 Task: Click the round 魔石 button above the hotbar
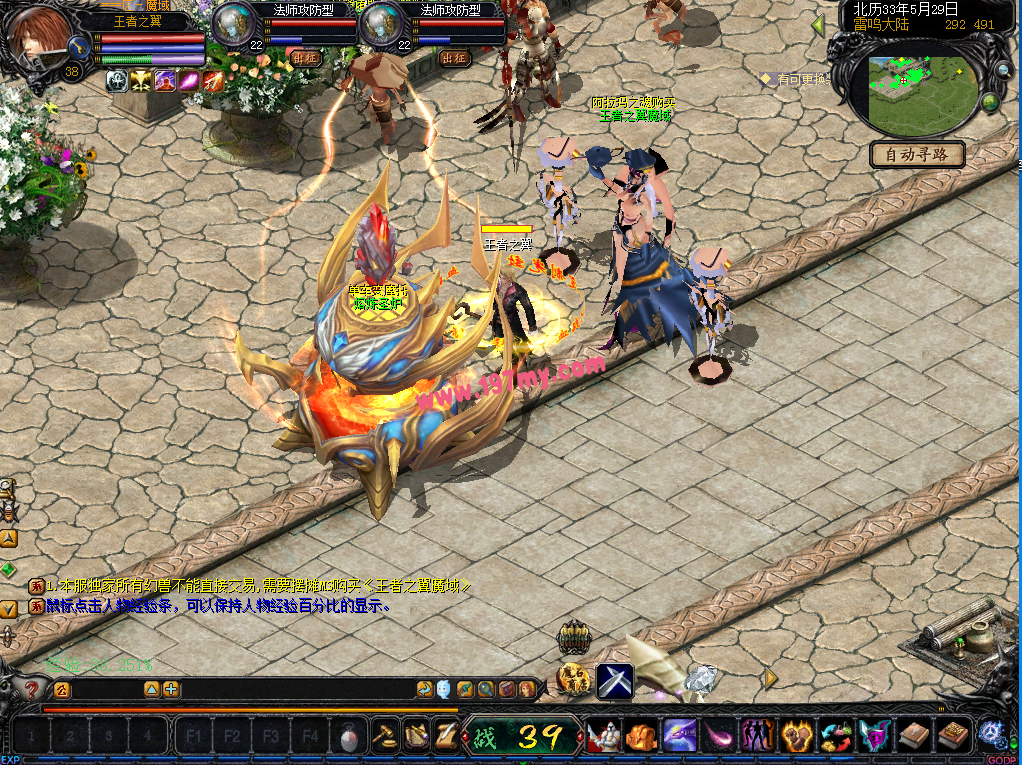574,680
